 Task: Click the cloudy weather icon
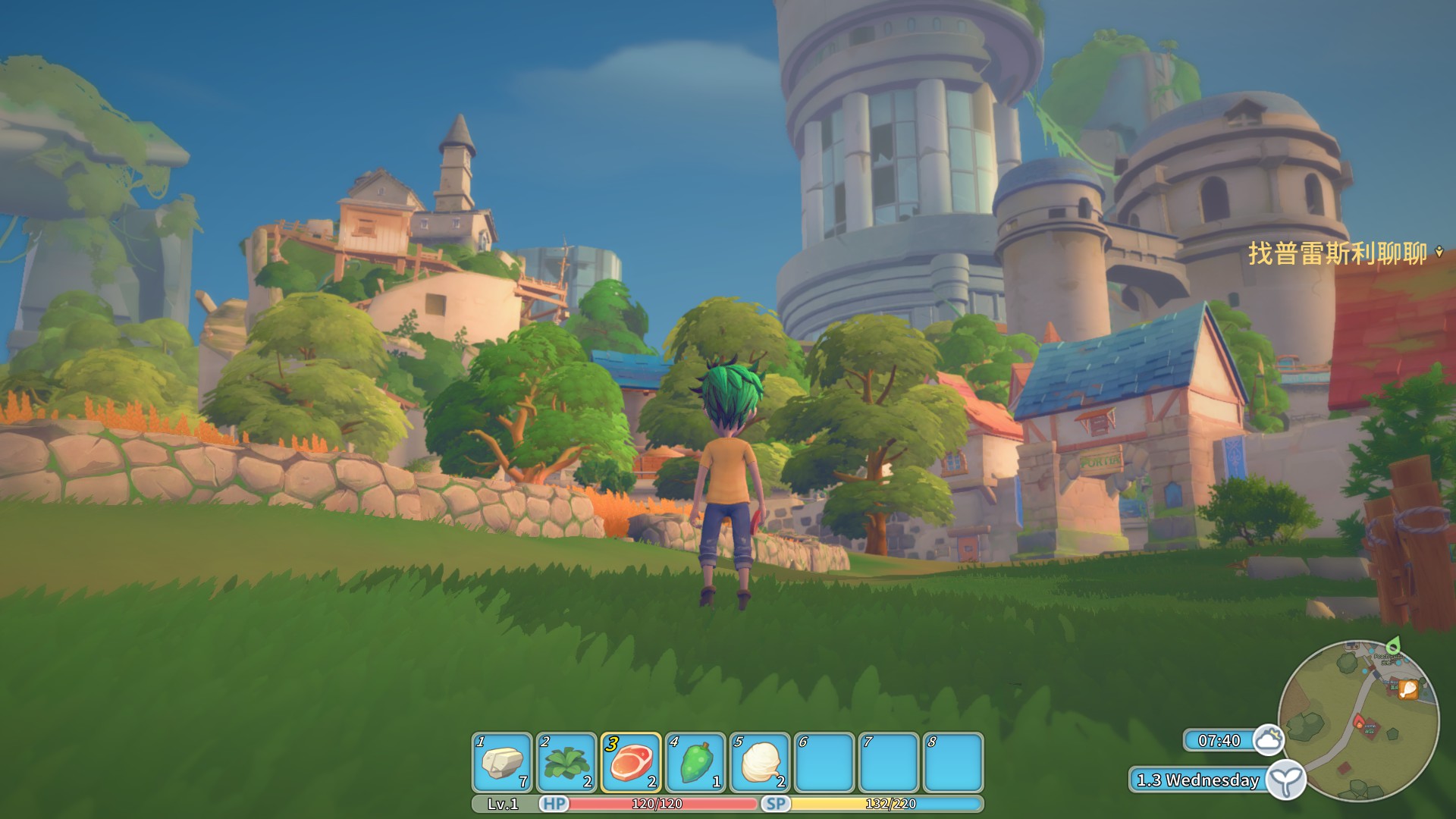(x=1268, y=739)
